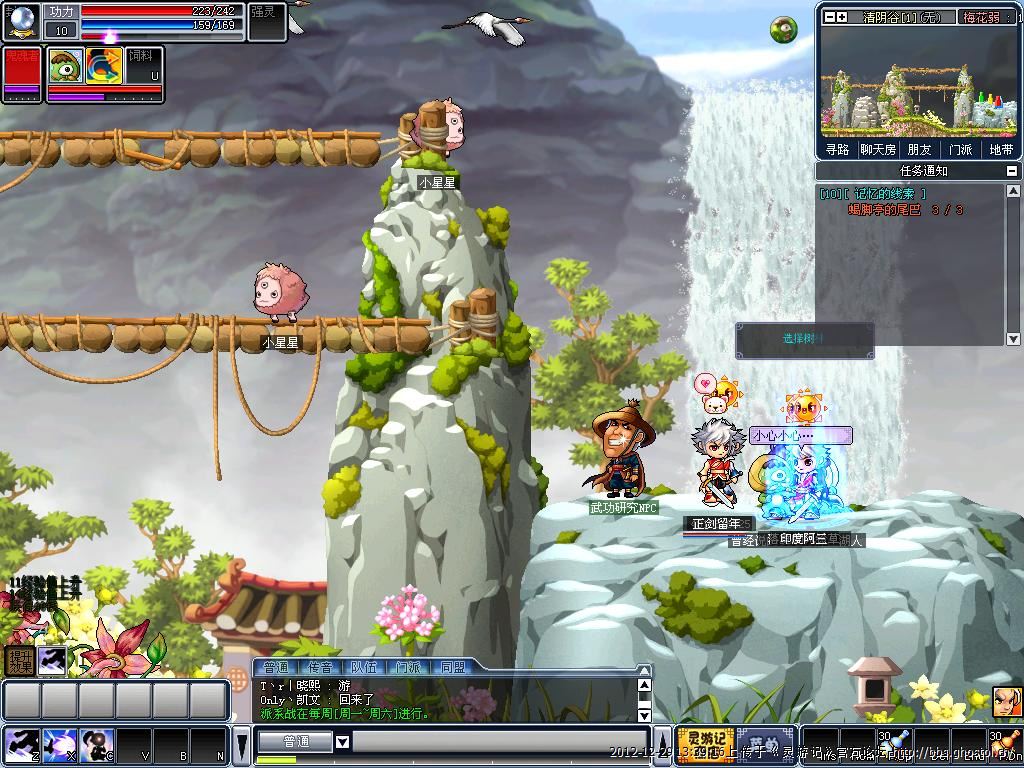Activate the blue energy skill in X slot

59,745
